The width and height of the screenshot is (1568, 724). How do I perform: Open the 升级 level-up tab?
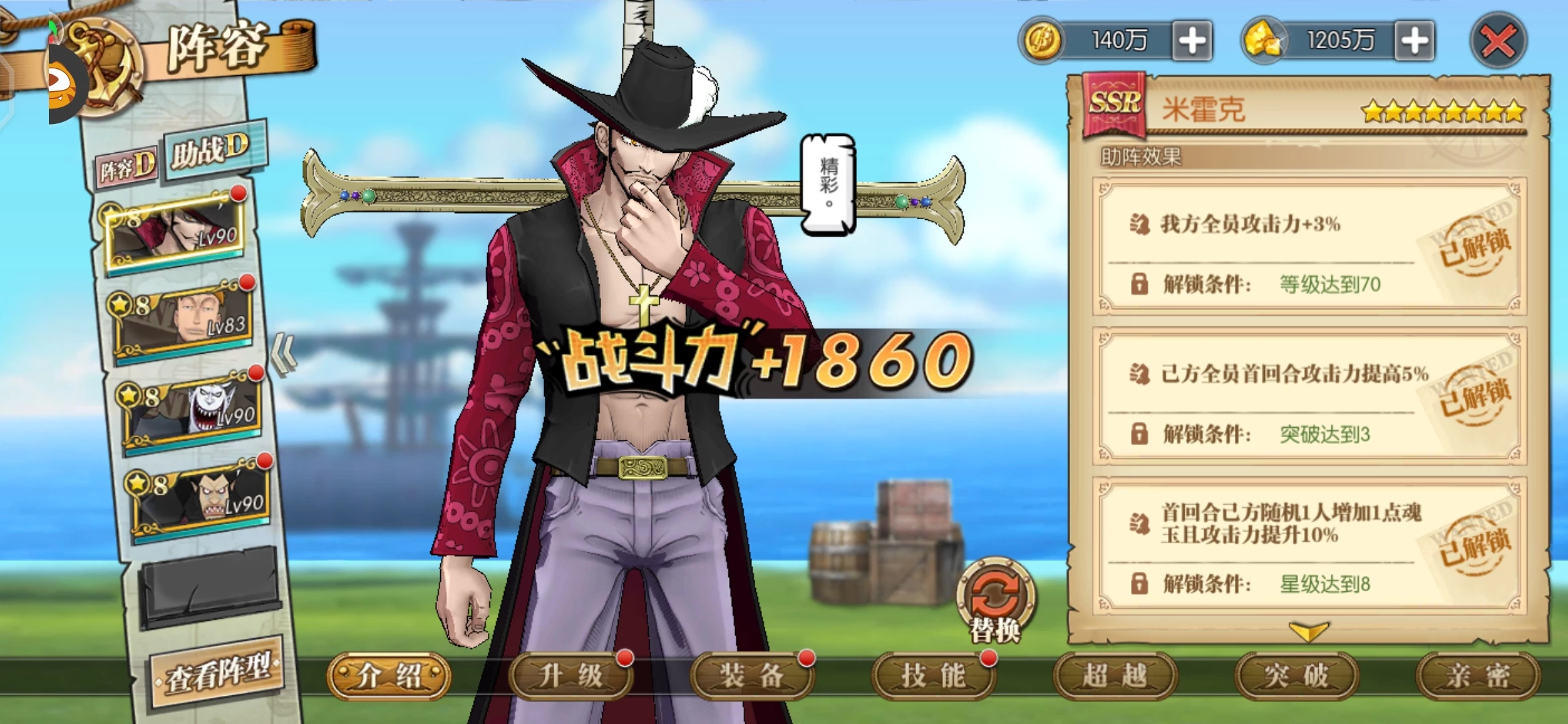[x=570, y=676]
